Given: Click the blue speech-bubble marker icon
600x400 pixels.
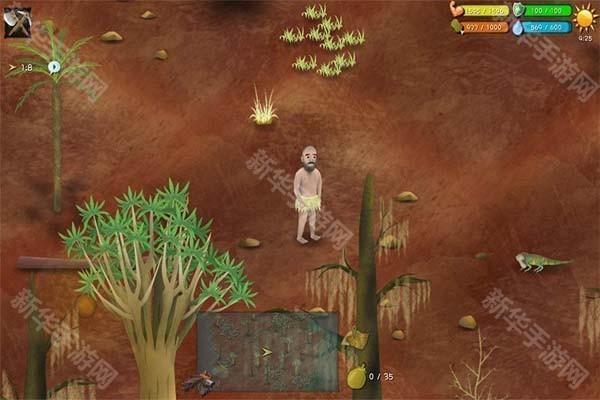Looking at the screenshot, I should (54, 67).
